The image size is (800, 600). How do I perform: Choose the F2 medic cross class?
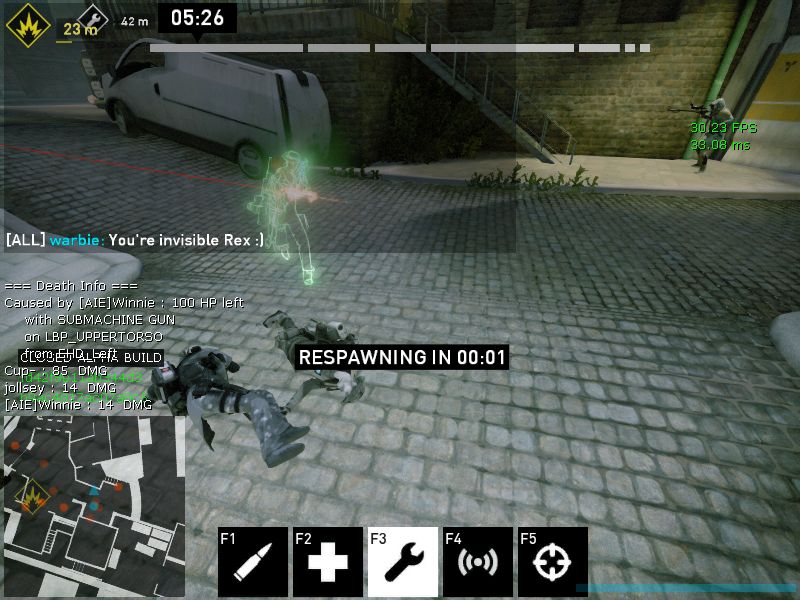point(328,561)
